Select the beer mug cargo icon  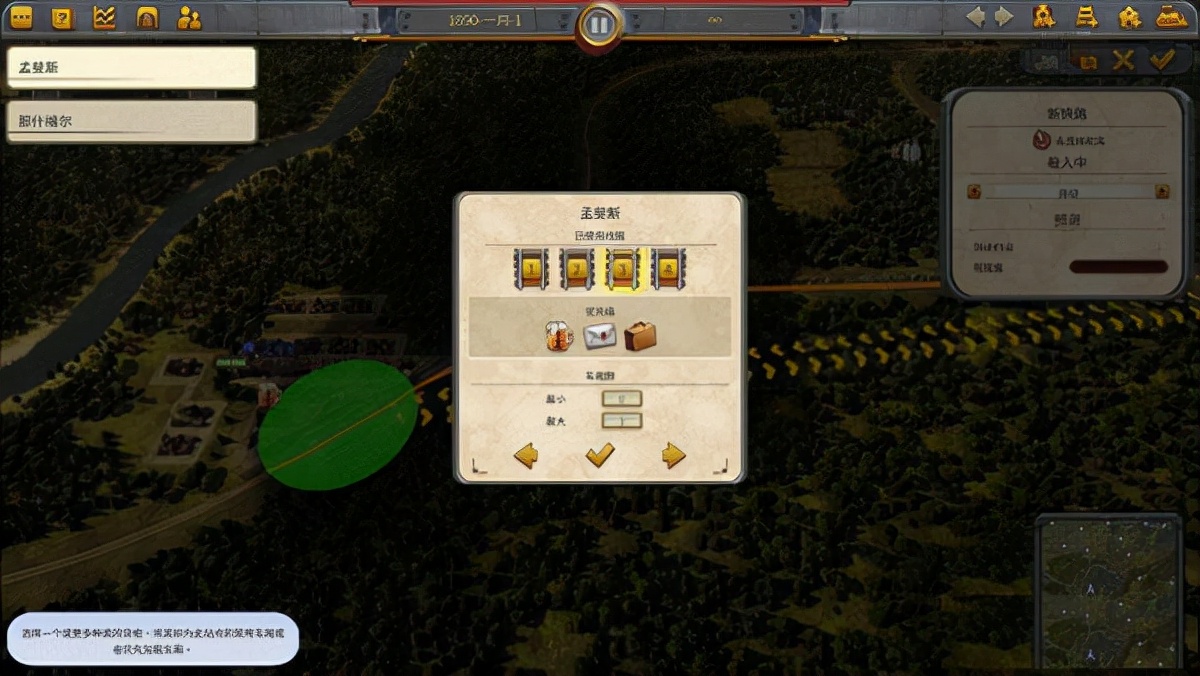pos(558,336)
